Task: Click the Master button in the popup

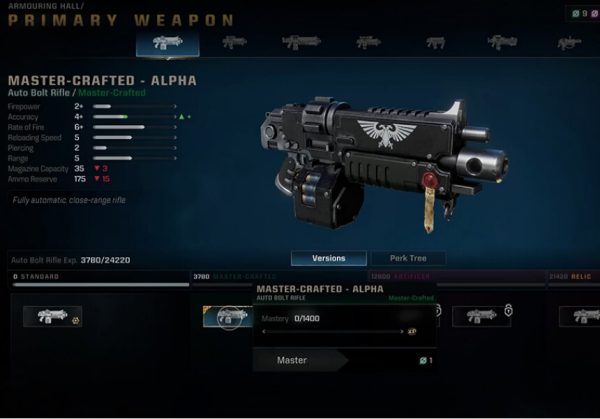Action: [300, 360]
